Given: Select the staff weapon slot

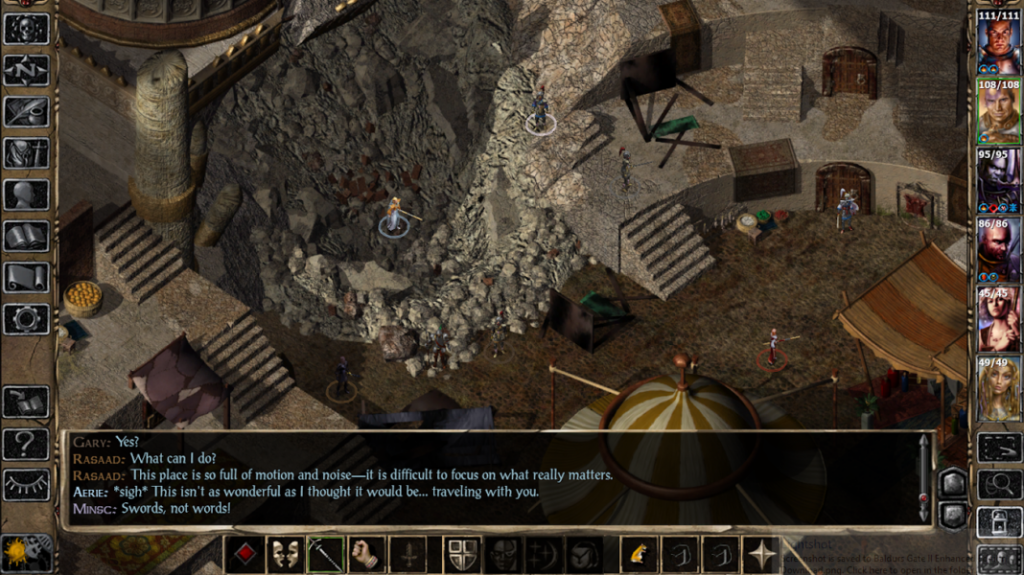Looking at the screenshot, I should click(x=326, y=554).
